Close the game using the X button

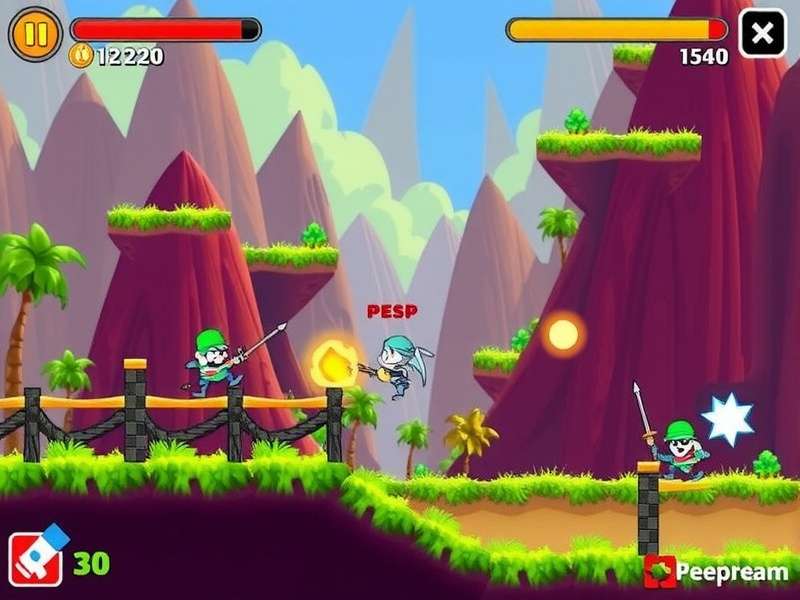762,33
